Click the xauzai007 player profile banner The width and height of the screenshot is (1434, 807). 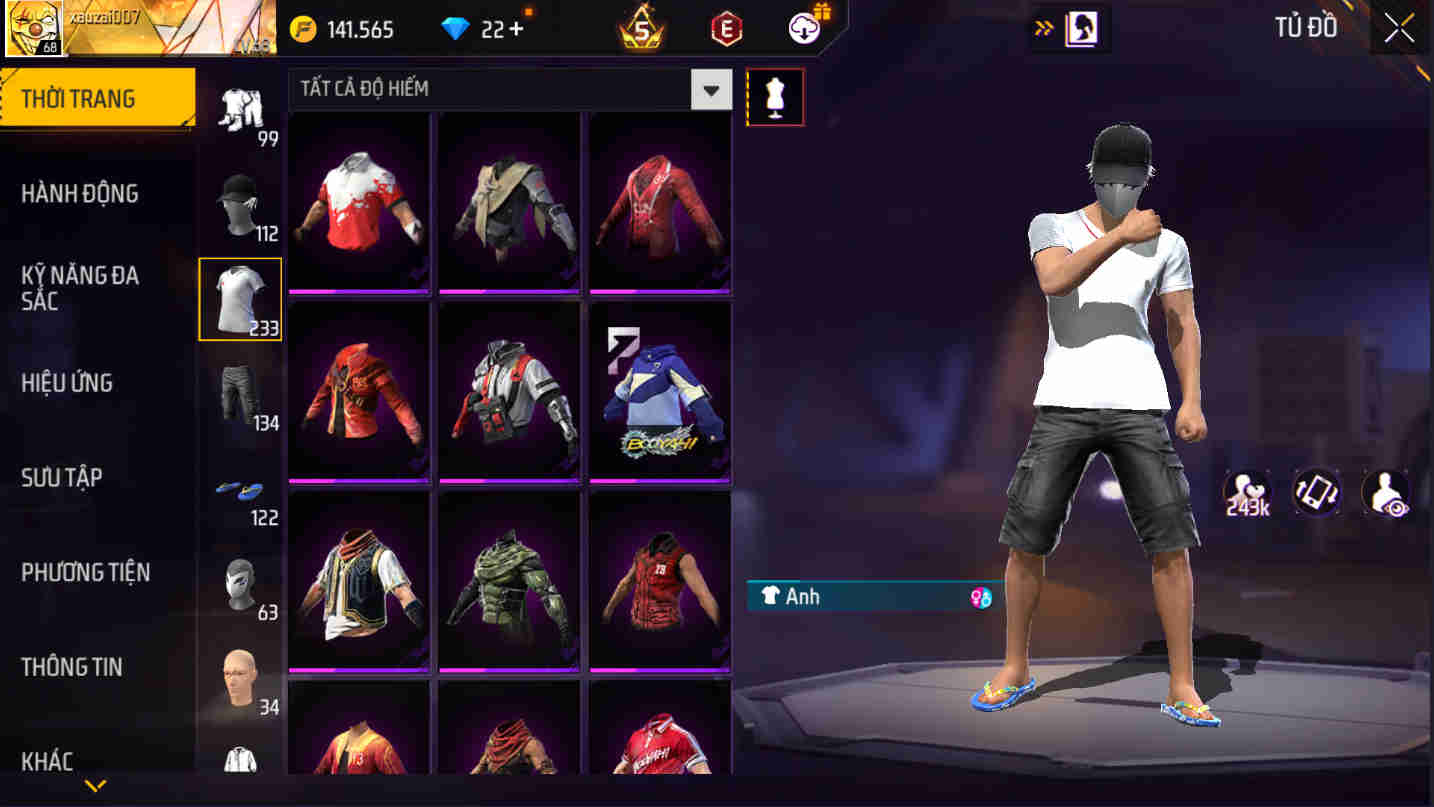pyautogui.click(x=140, y=28)
